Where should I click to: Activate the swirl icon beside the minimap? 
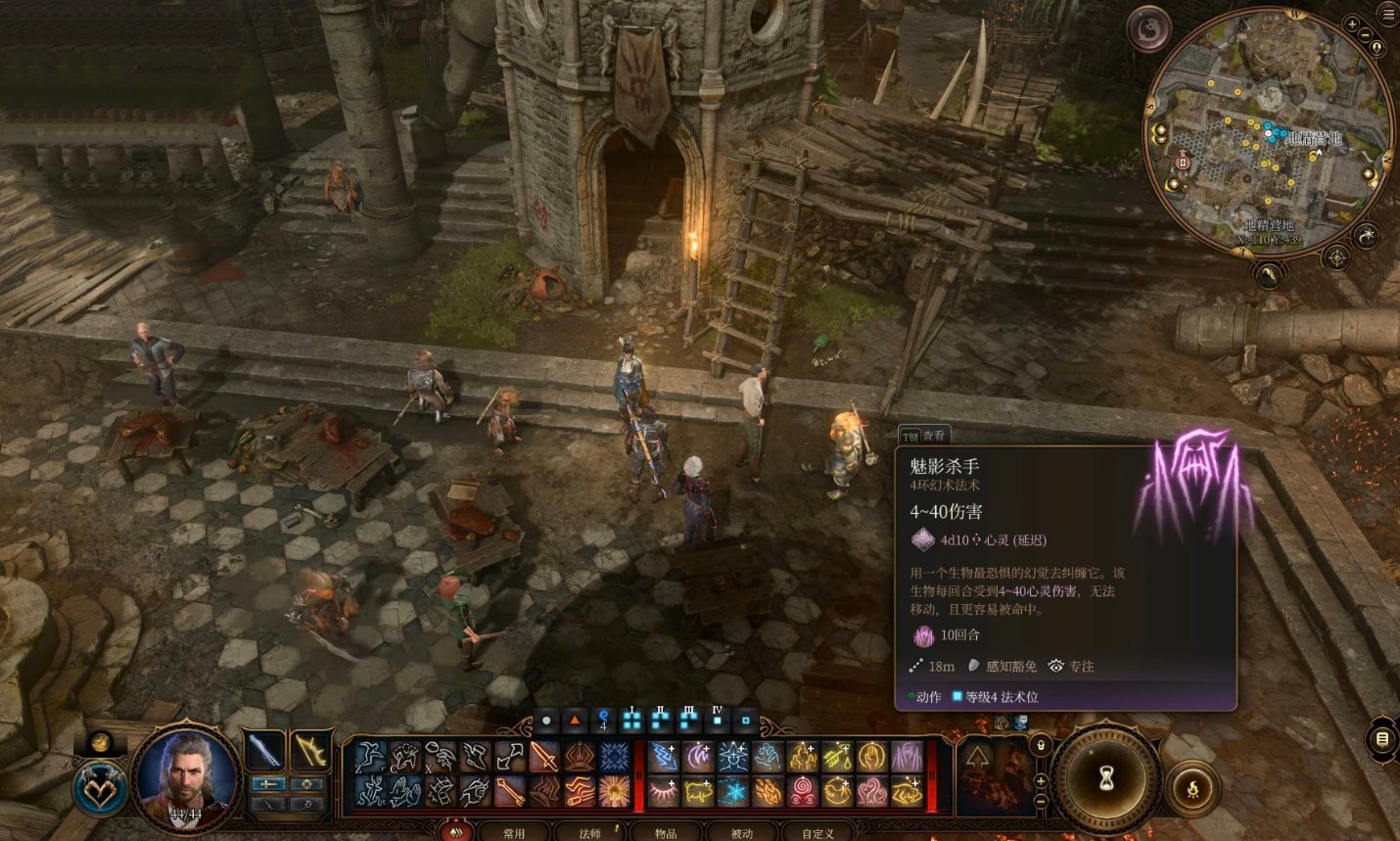(x=1148, y=30)
